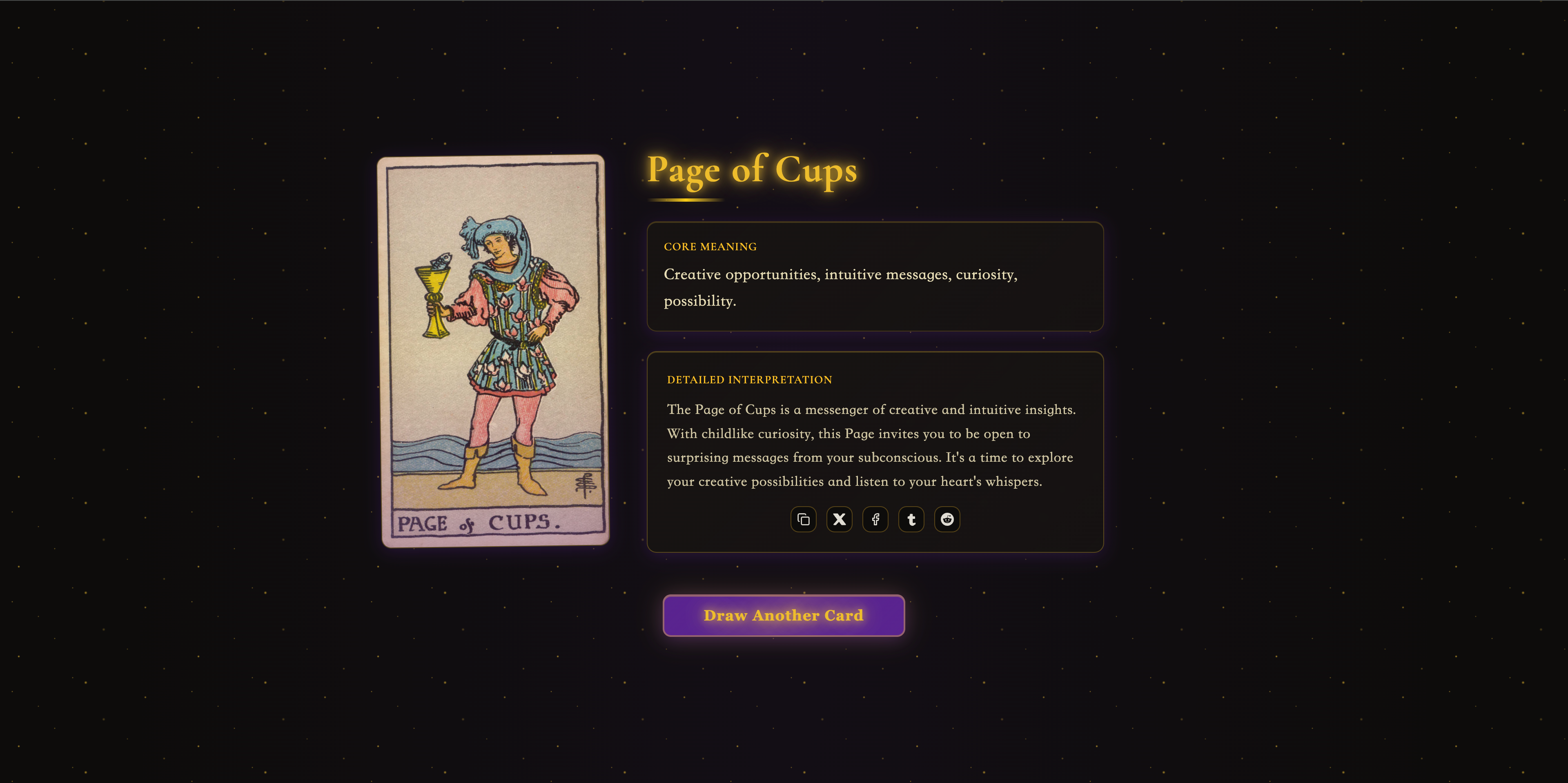The height and width of the screenshot is (783, 1568).
Task: Select the Page of Cups card image
Action: (493, 351)
